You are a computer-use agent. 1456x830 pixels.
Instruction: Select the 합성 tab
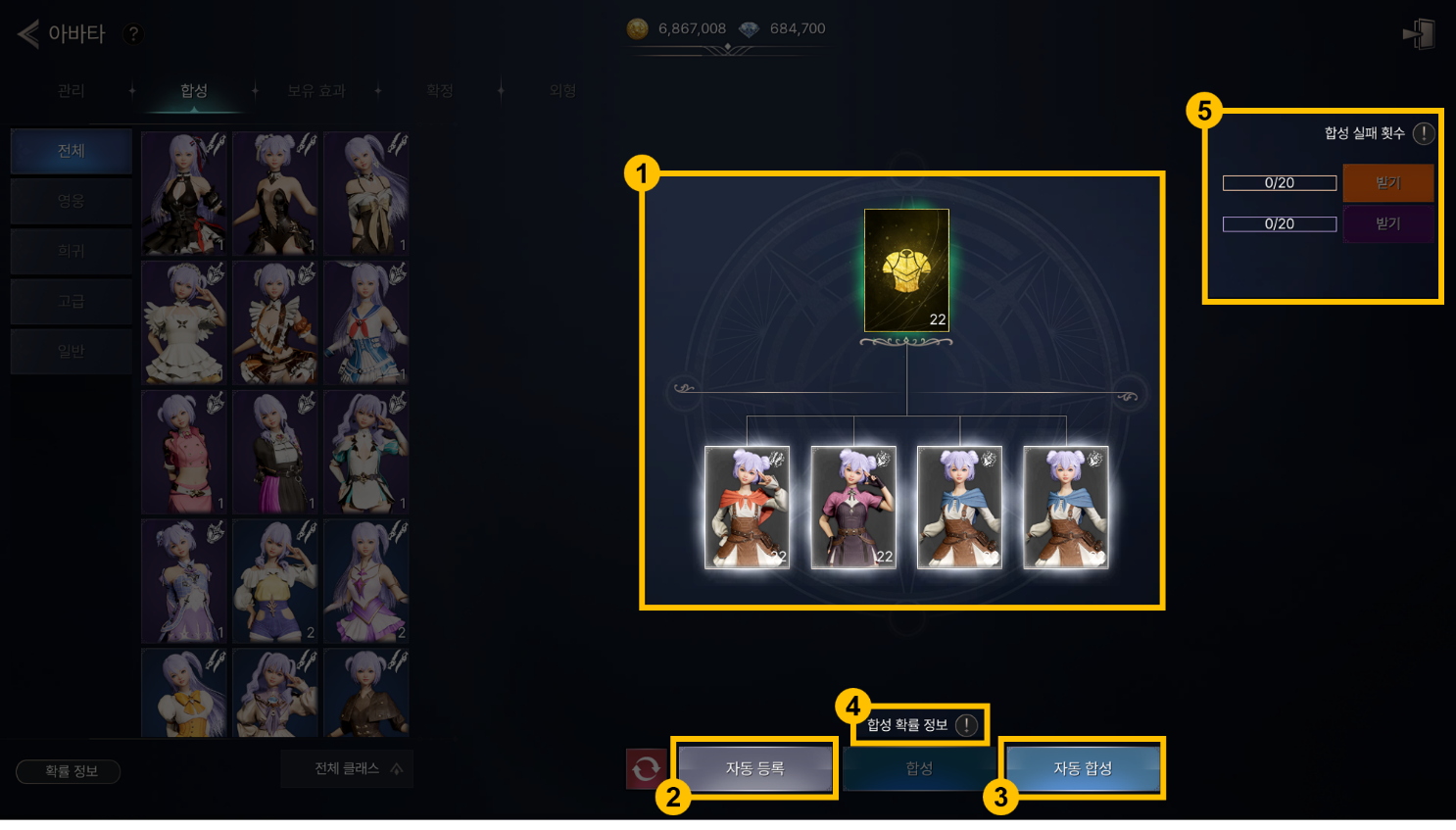pyautogui.click(x=194, y=91)
